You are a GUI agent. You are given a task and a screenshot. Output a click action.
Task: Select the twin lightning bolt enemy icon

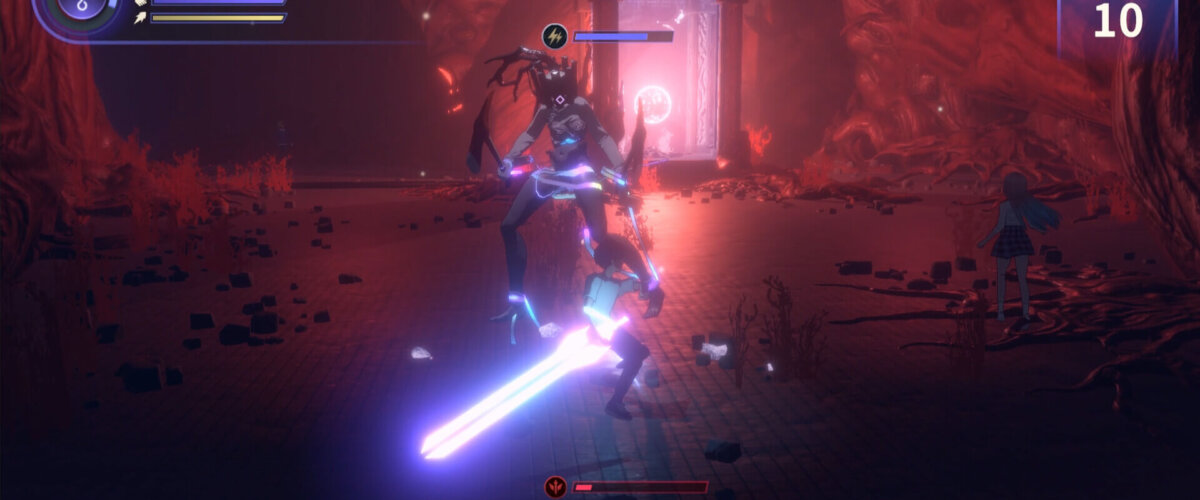tap(554, 37)
